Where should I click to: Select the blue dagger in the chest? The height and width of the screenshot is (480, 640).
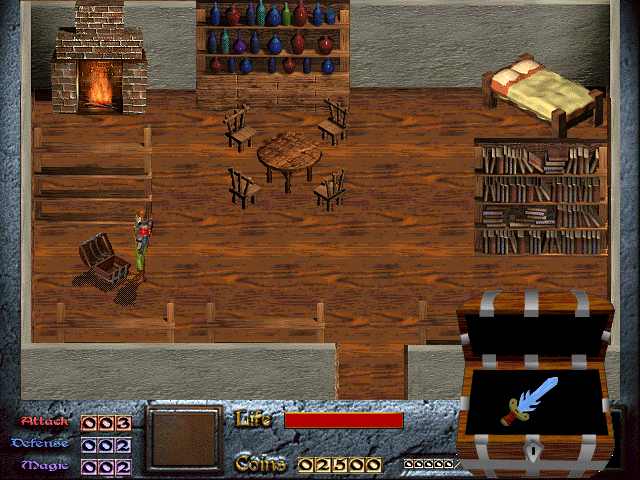click(x=531, y=399)
